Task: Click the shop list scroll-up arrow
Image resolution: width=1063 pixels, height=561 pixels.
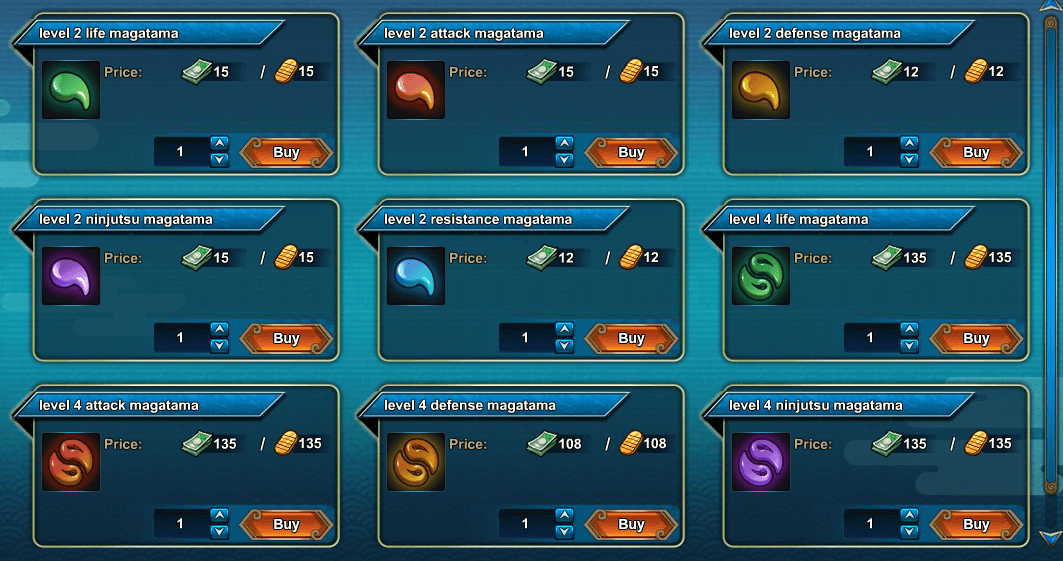Action: pyautogui.click(x=1050, y=9)
